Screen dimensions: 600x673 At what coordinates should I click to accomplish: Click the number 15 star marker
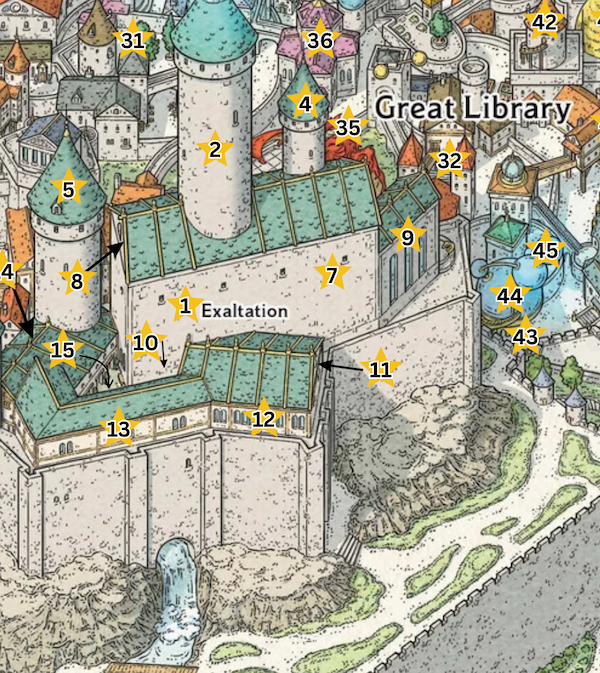(63, 350)
